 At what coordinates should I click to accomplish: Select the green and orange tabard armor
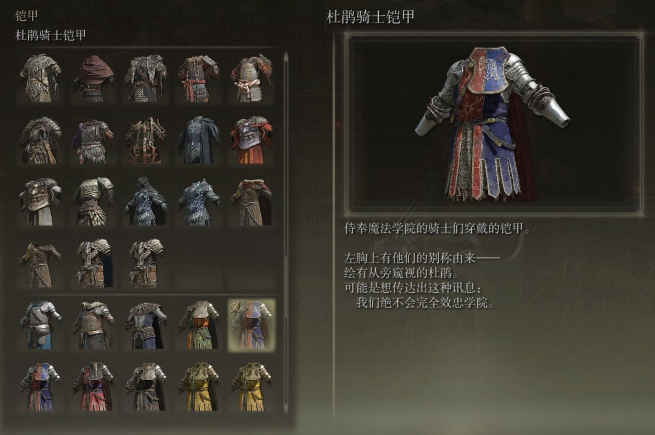click(x=198, y=324)
